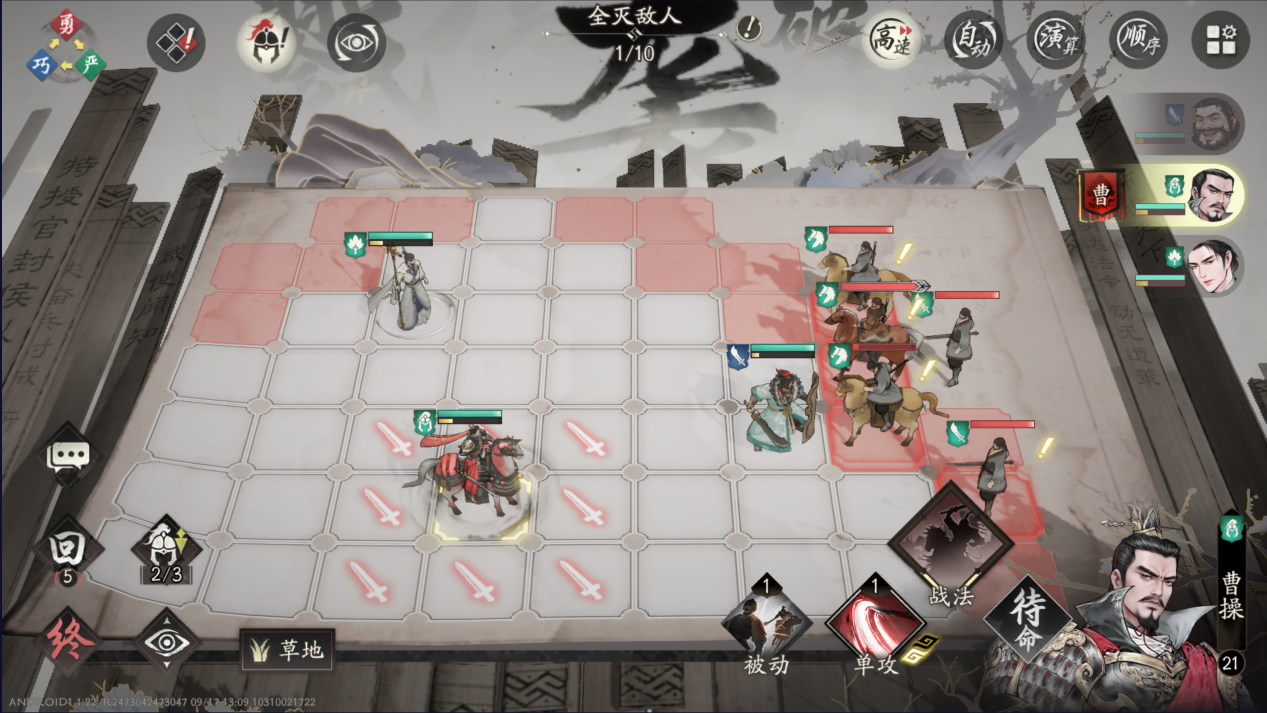
Task: Open the diamond tiles alert icon
Action: (177, 43)
